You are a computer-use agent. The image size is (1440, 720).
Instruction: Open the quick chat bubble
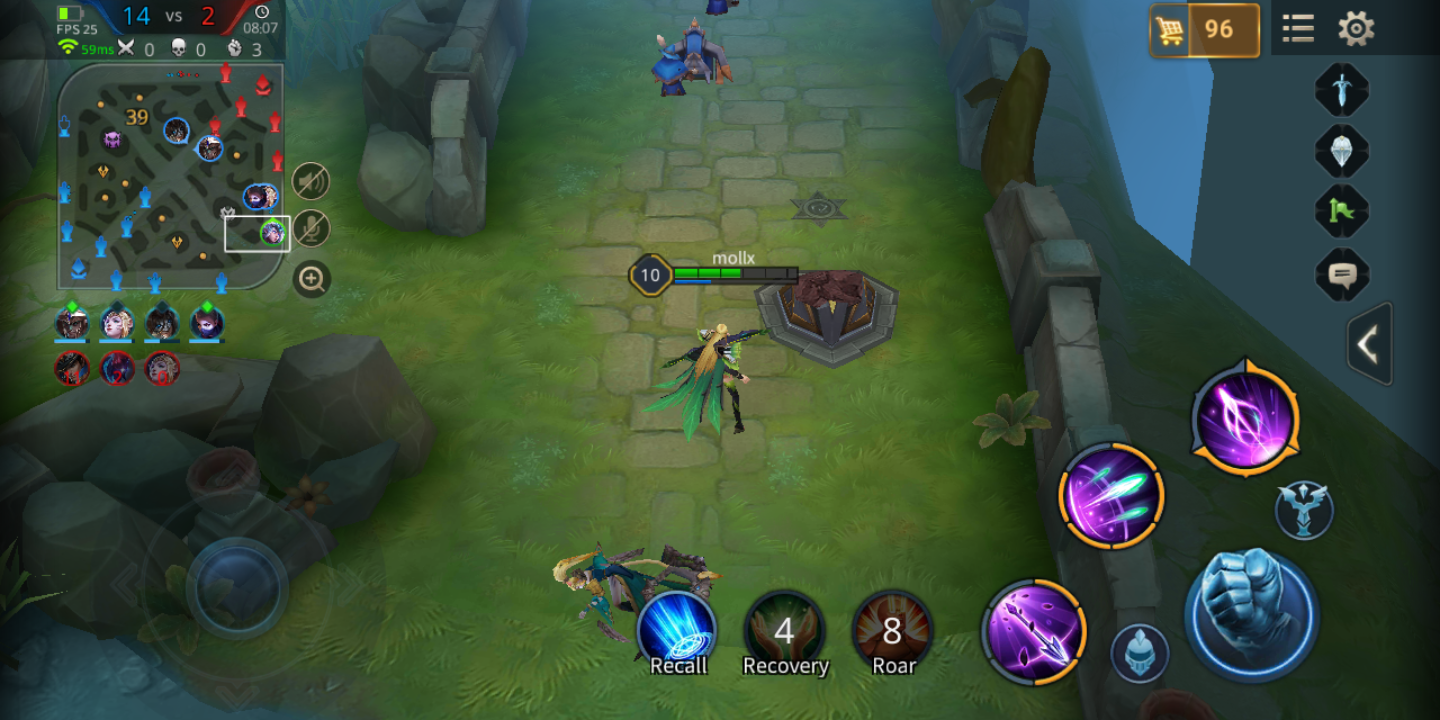tap(1341, 274)
